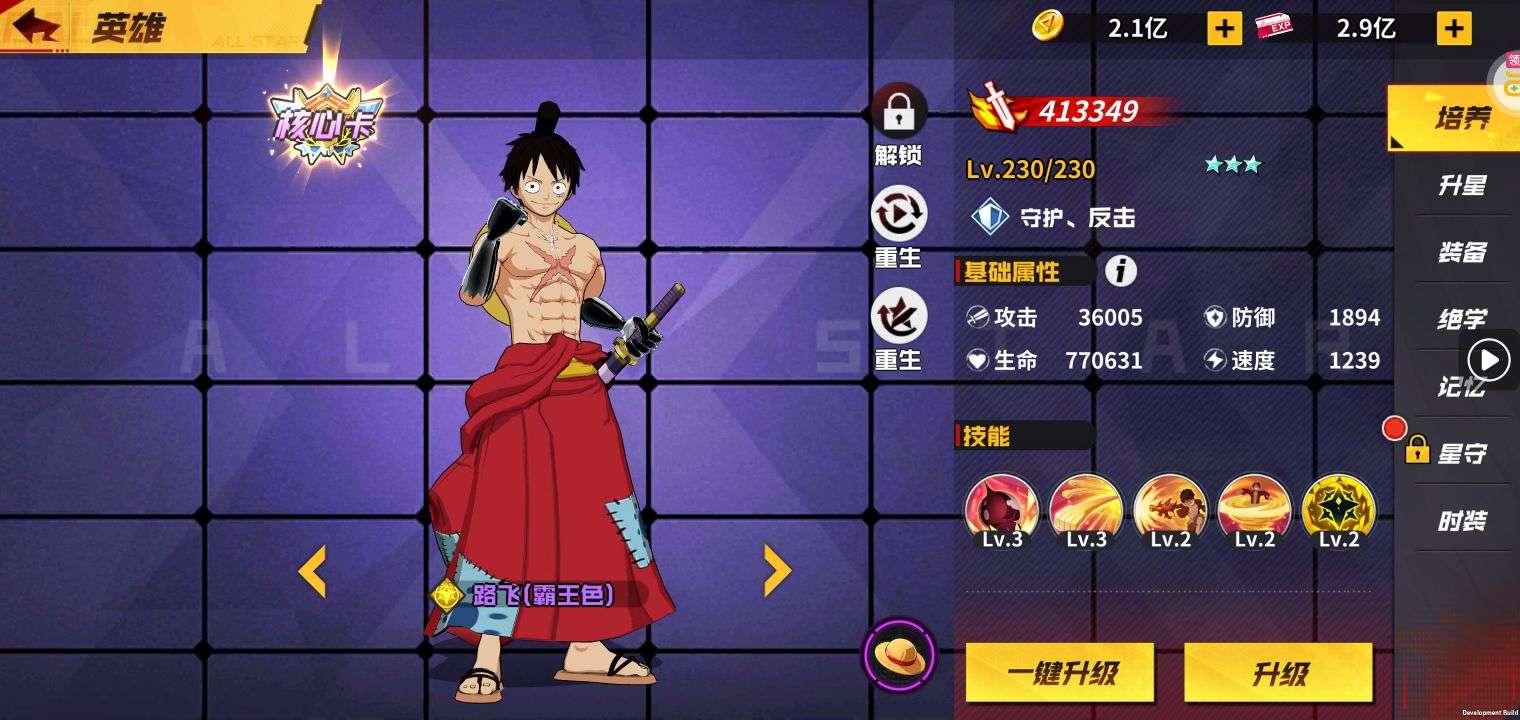Screen dimensions: 1520x720
Task: Add EXP tickets with the plus button
Action: coord(1453,28)
